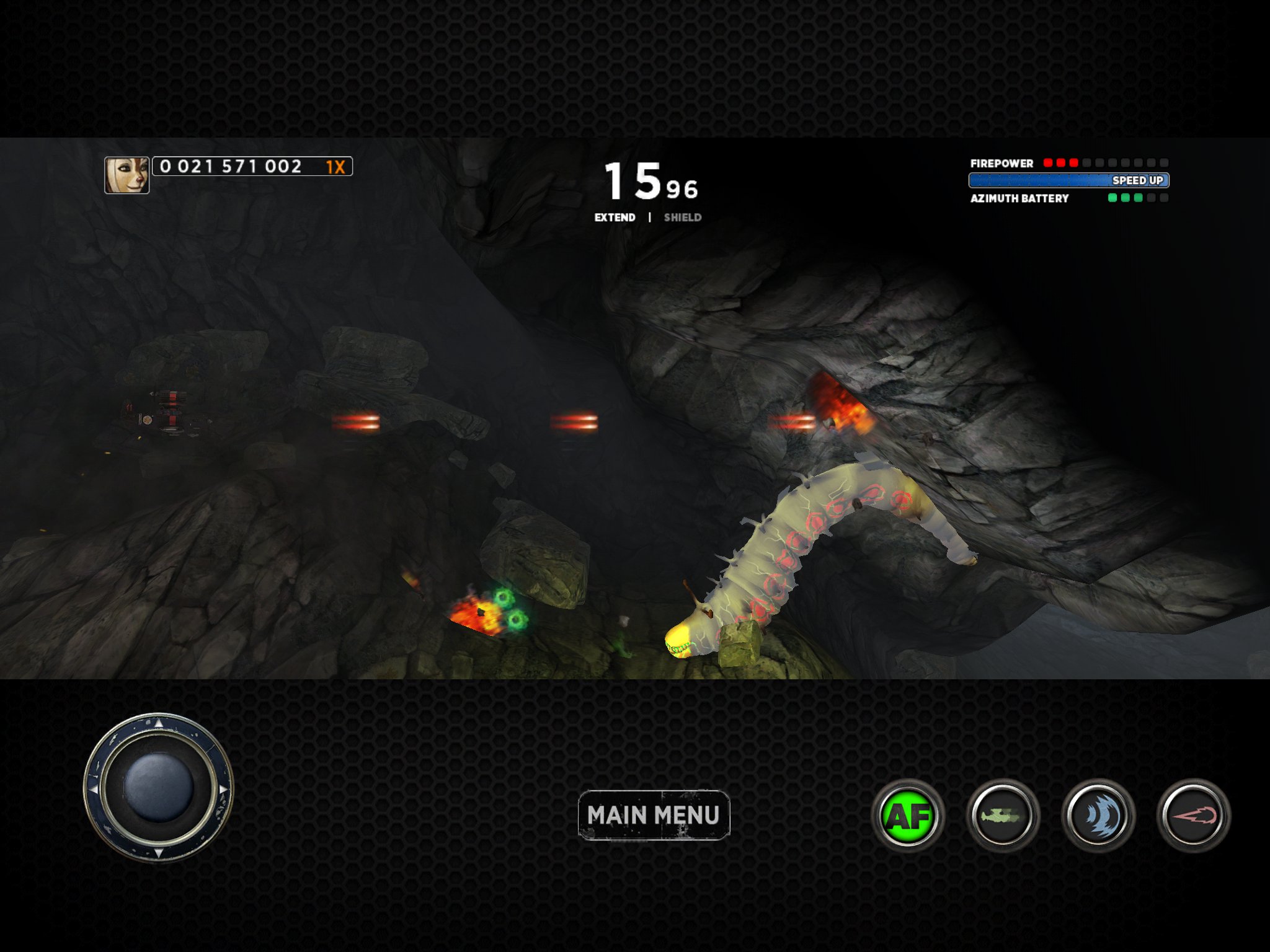Open the Main Menu

(x=654, y=815)
